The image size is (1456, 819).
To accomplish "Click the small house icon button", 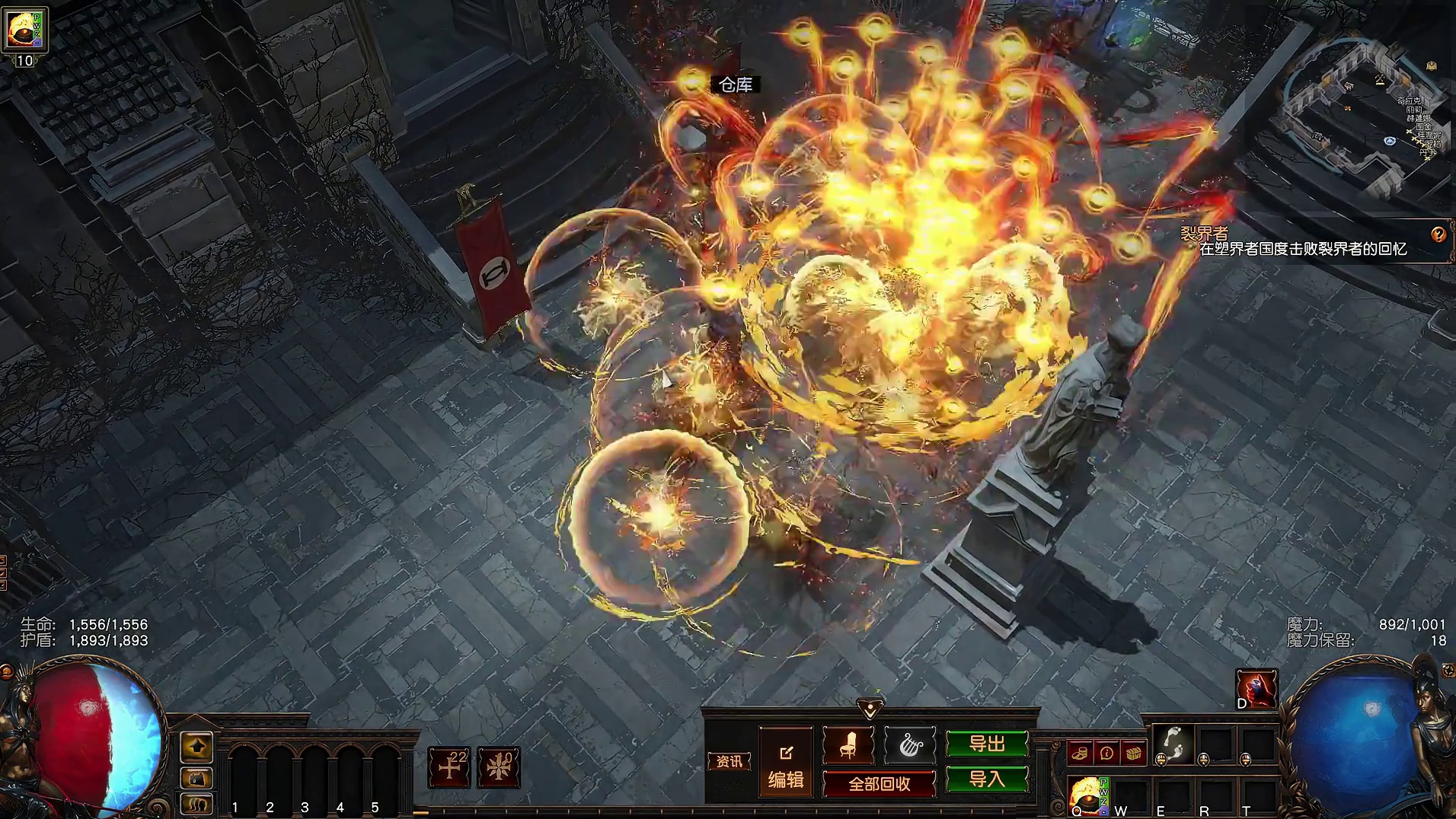I will point(196,778).
